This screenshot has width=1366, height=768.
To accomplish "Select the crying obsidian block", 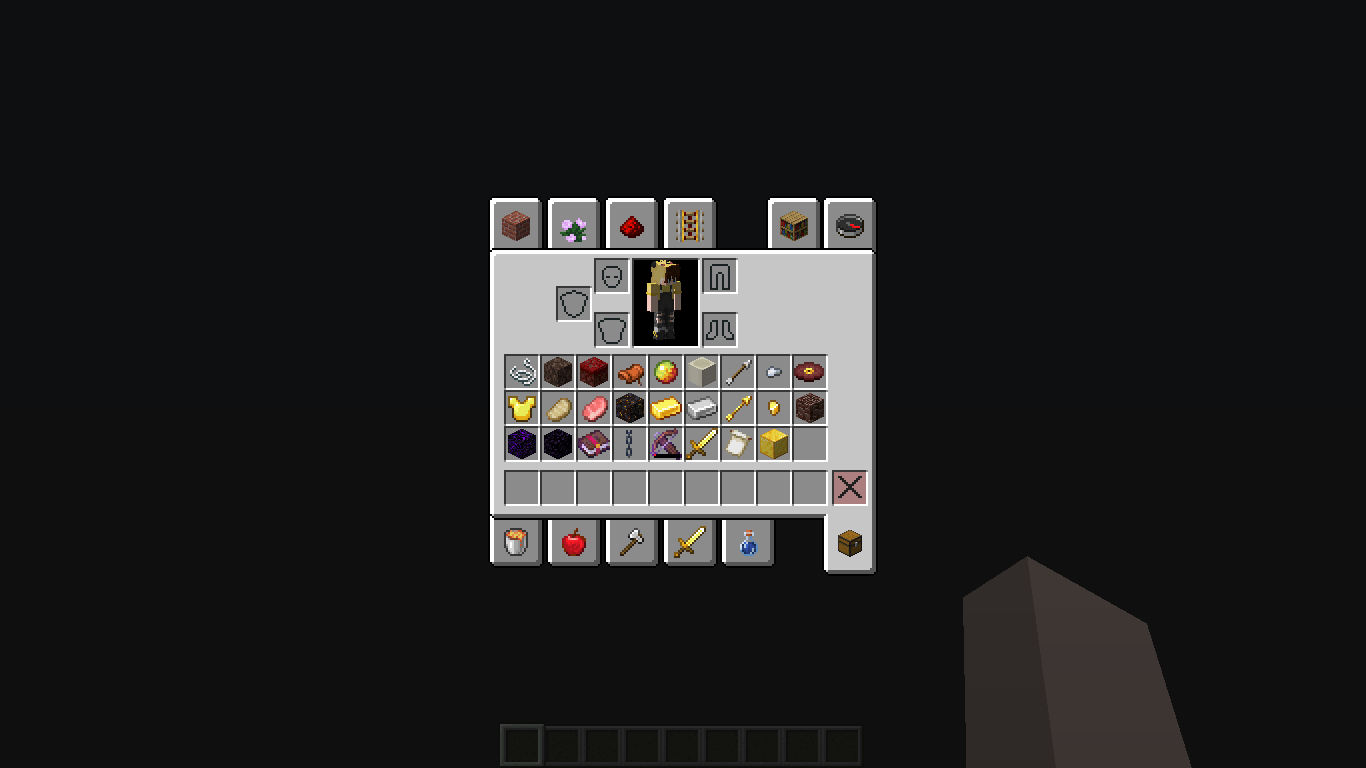I will [520, 443].
